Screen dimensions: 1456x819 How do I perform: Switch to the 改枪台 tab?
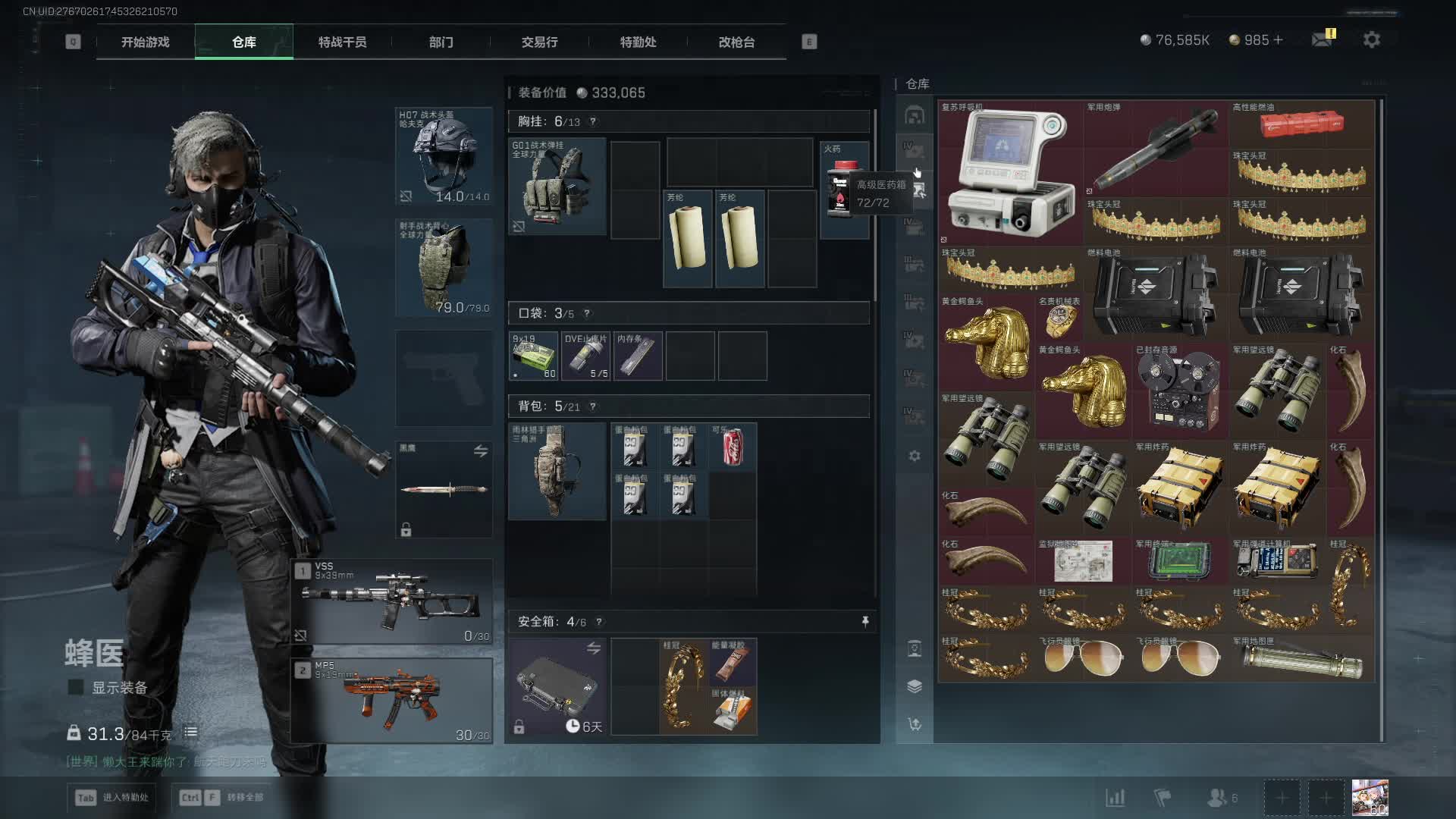pyautogui.click(x=736, y=42)
